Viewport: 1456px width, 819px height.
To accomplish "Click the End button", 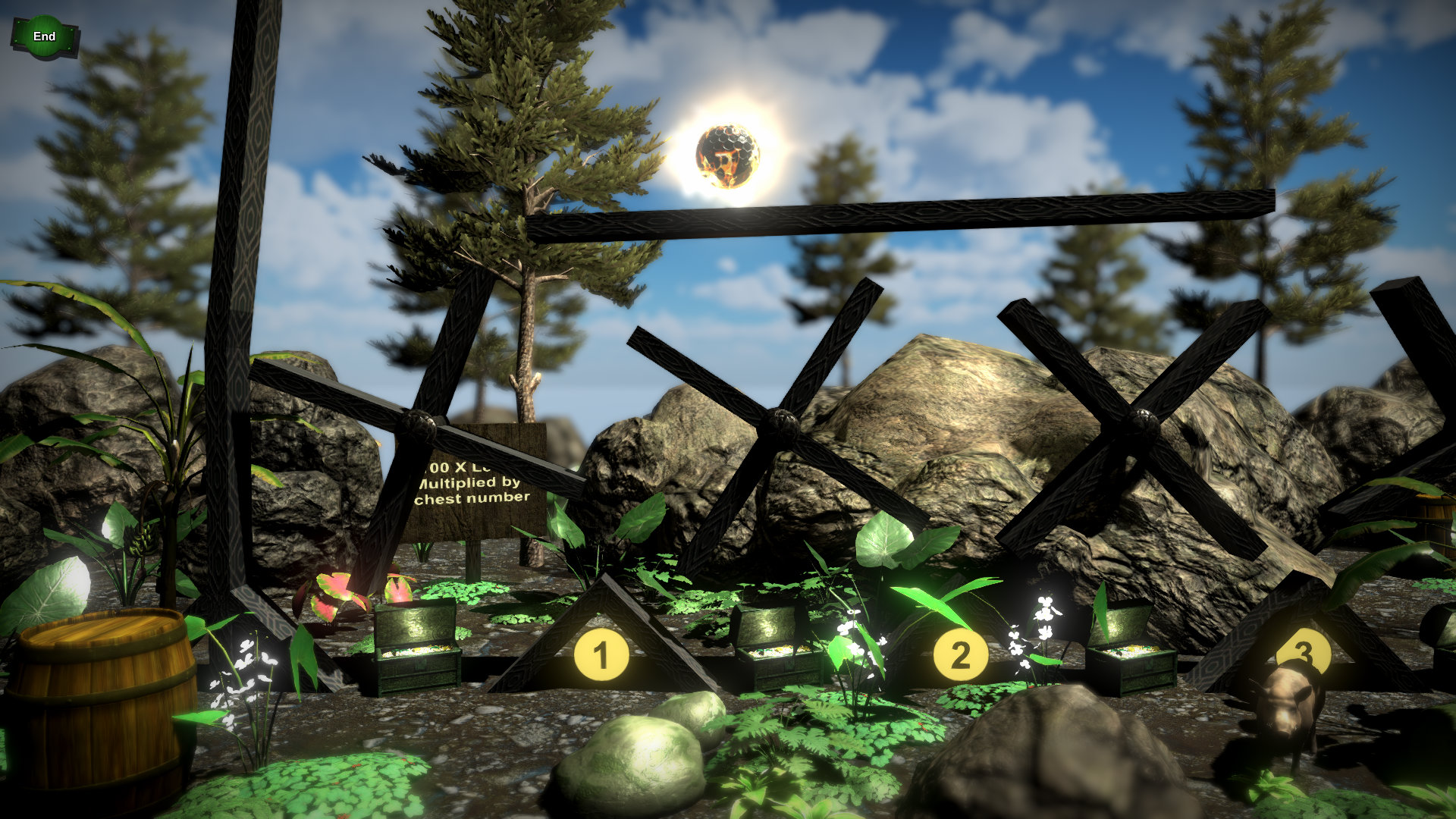I will [43, 36].
